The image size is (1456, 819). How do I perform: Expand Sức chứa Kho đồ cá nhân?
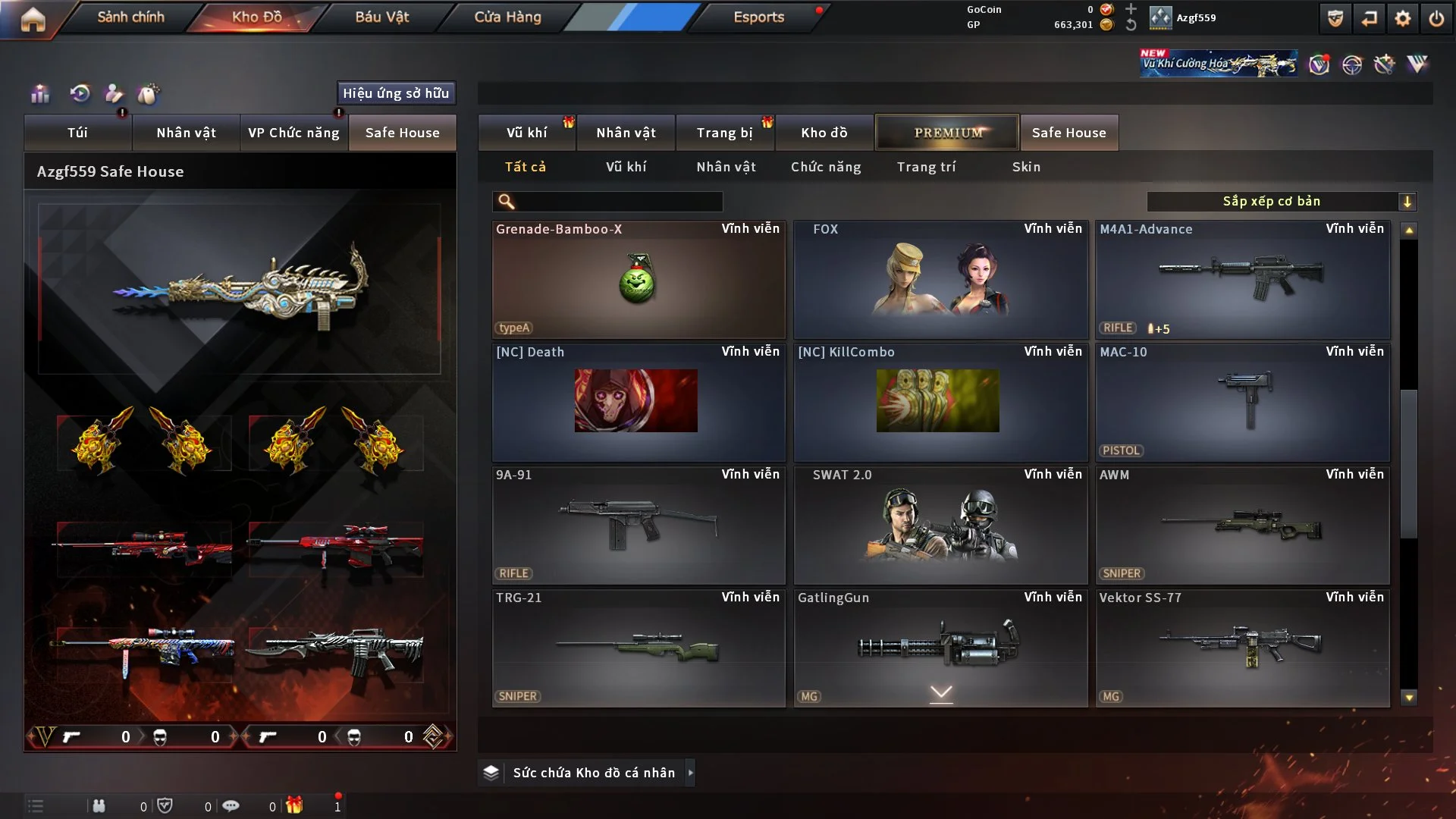[593, 773]
